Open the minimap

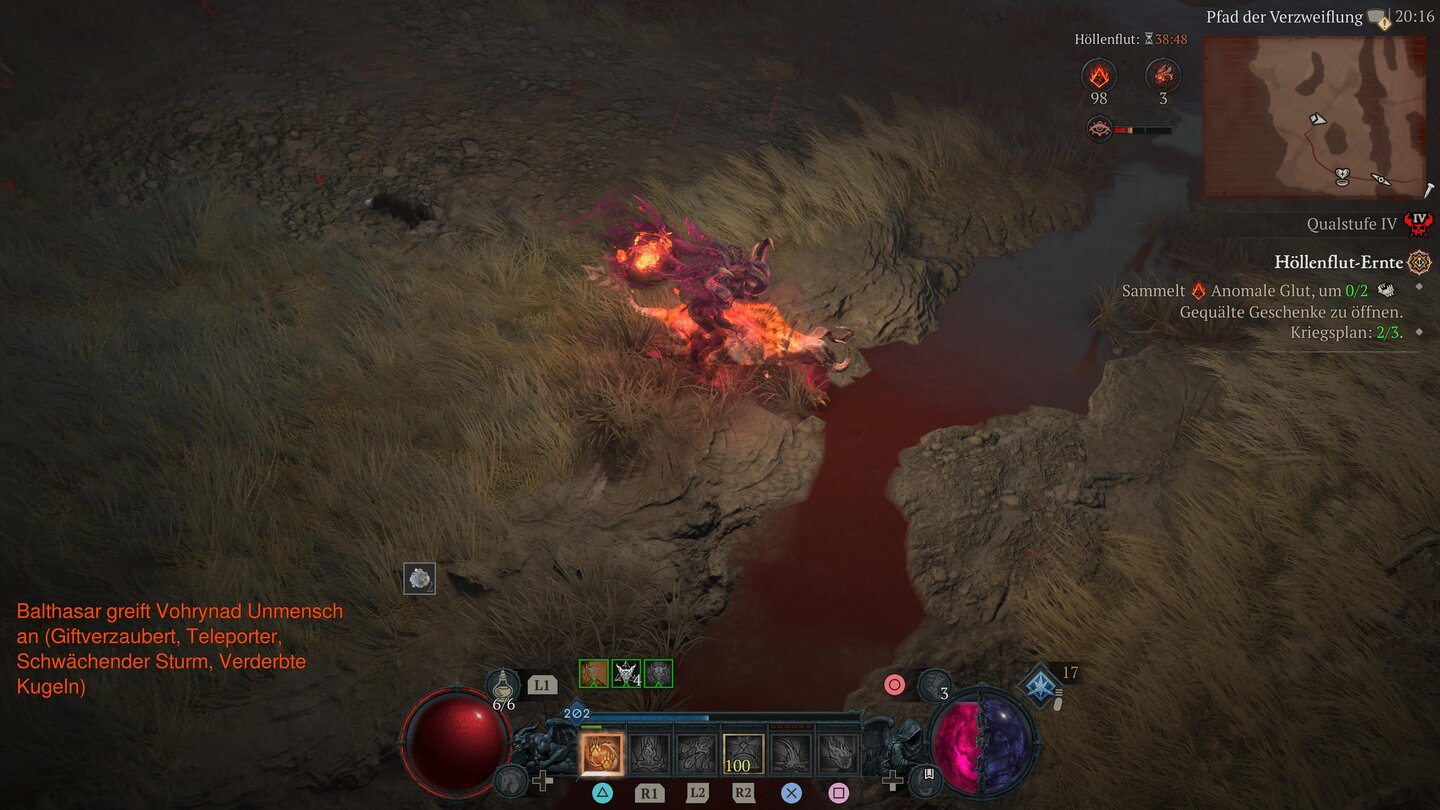1315,118
